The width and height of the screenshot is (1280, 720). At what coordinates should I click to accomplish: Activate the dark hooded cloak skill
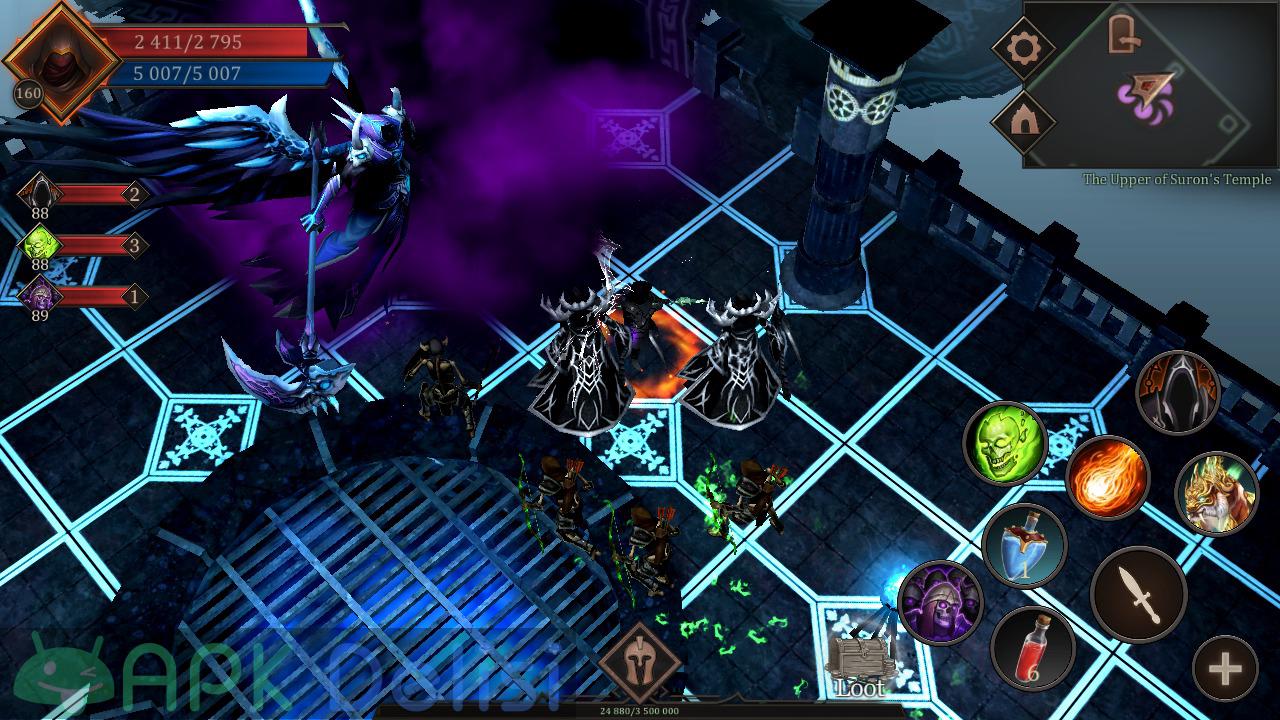click(1178, 392)
